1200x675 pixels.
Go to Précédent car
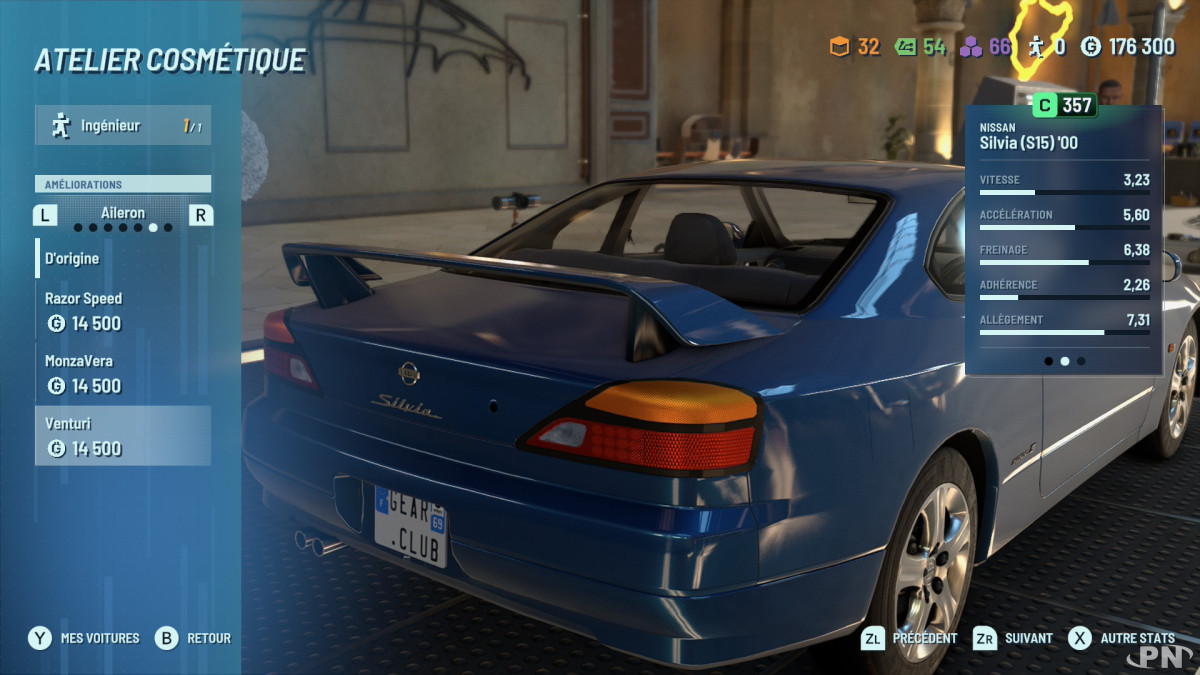(x=909, y=638)
